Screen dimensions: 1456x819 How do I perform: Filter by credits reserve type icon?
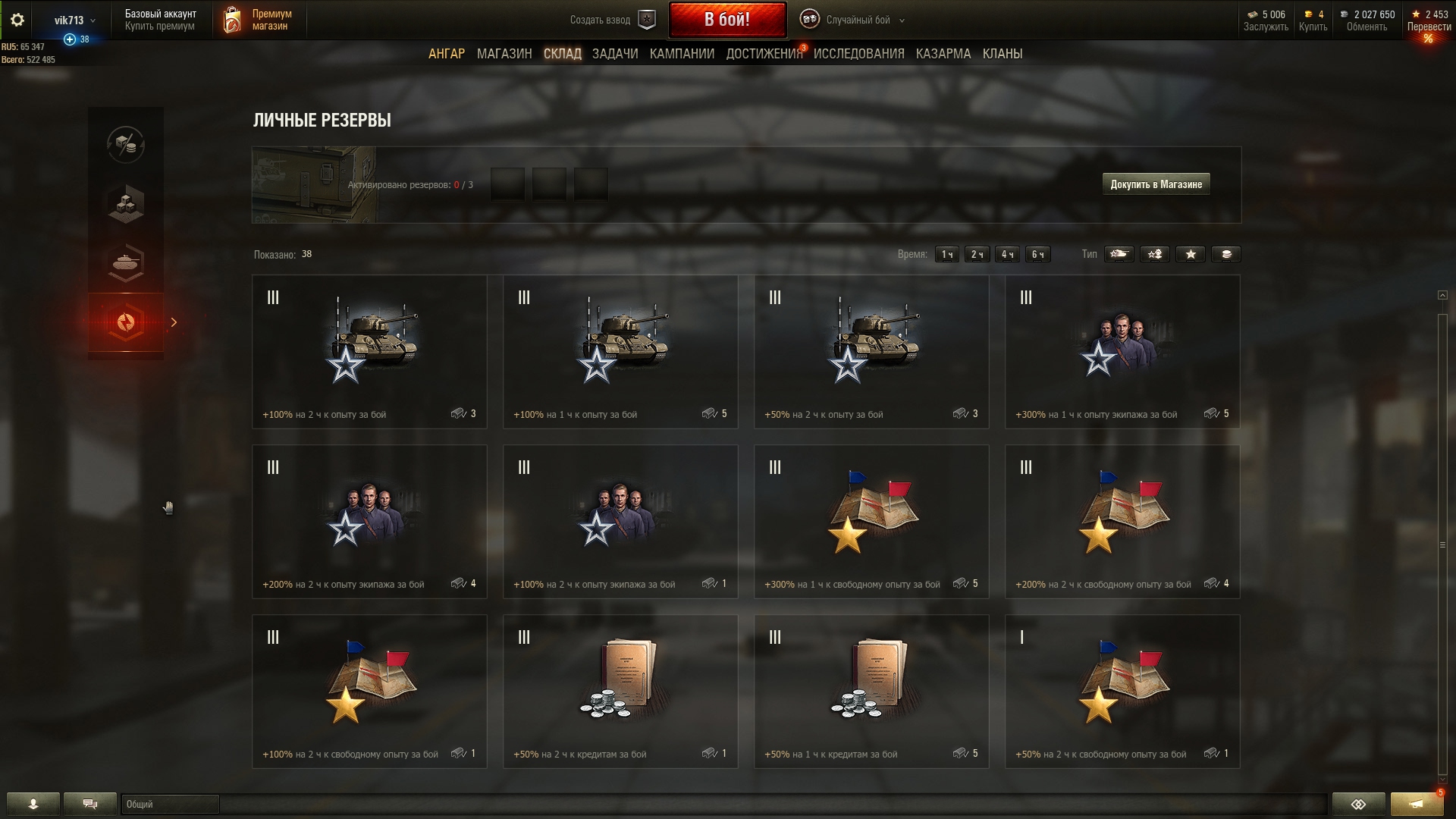1226,254
